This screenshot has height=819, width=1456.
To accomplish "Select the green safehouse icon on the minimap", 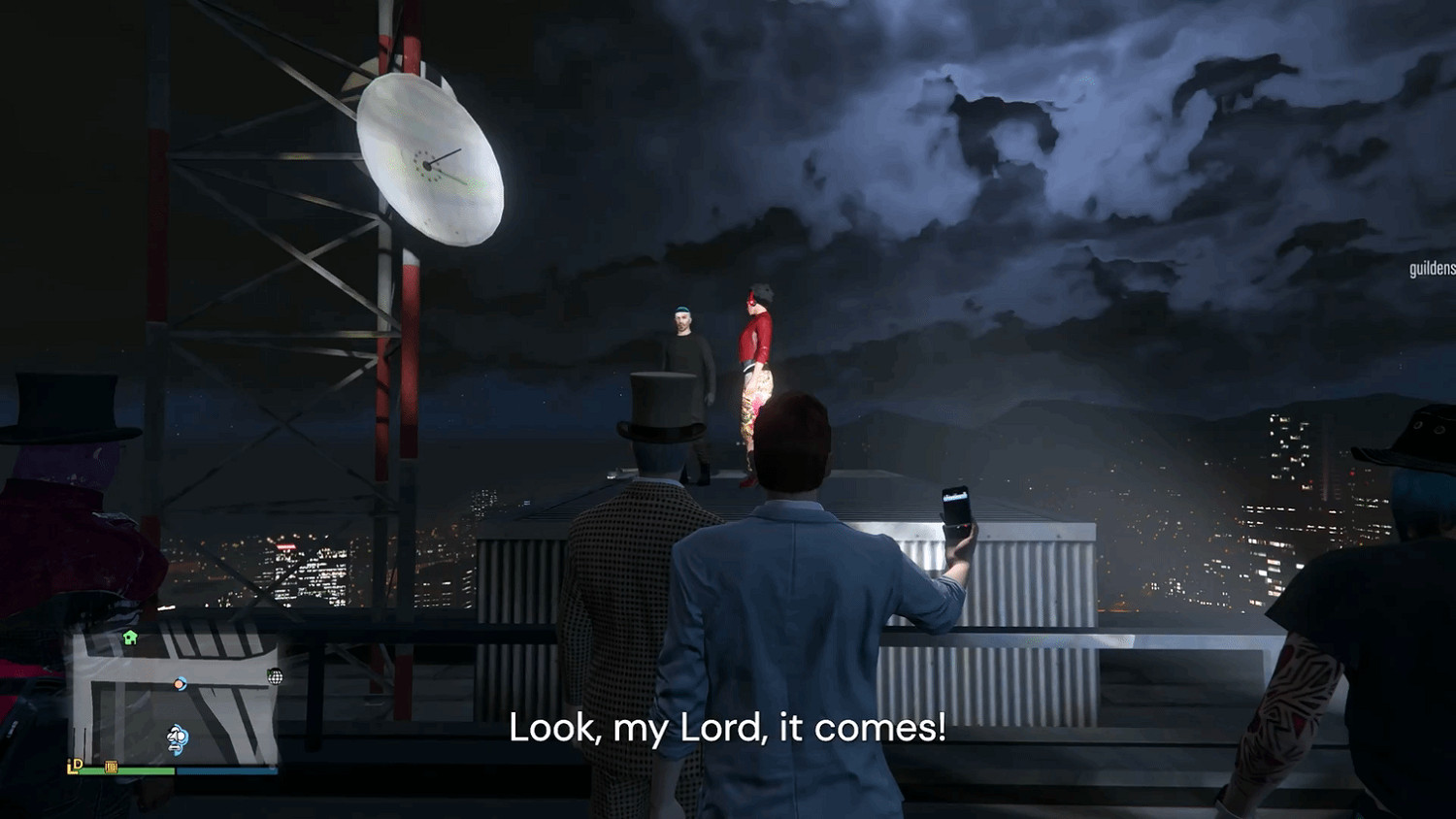I will tap(130, 638).
